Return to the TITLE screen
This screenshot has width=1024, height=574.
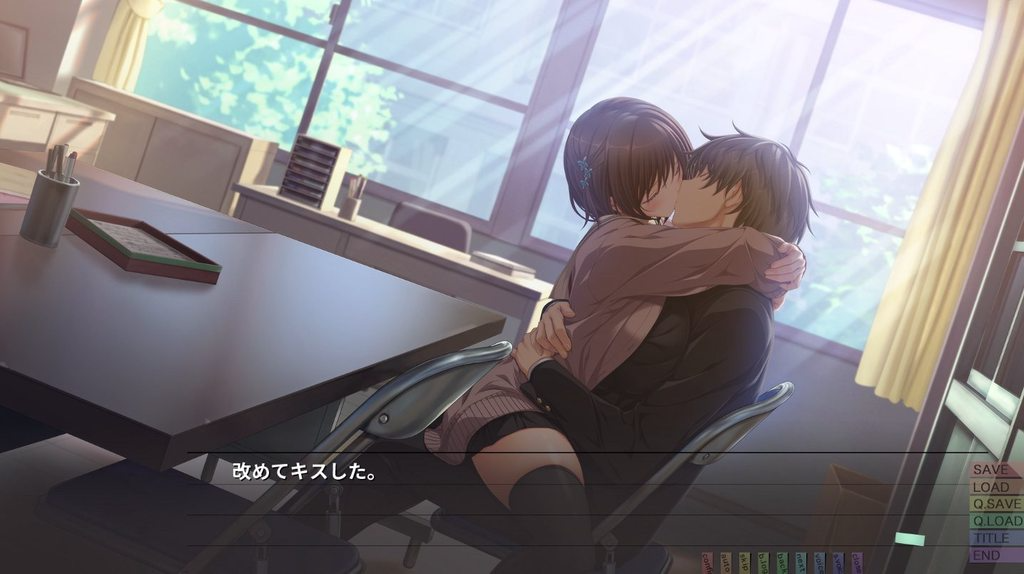click(990, 538)
